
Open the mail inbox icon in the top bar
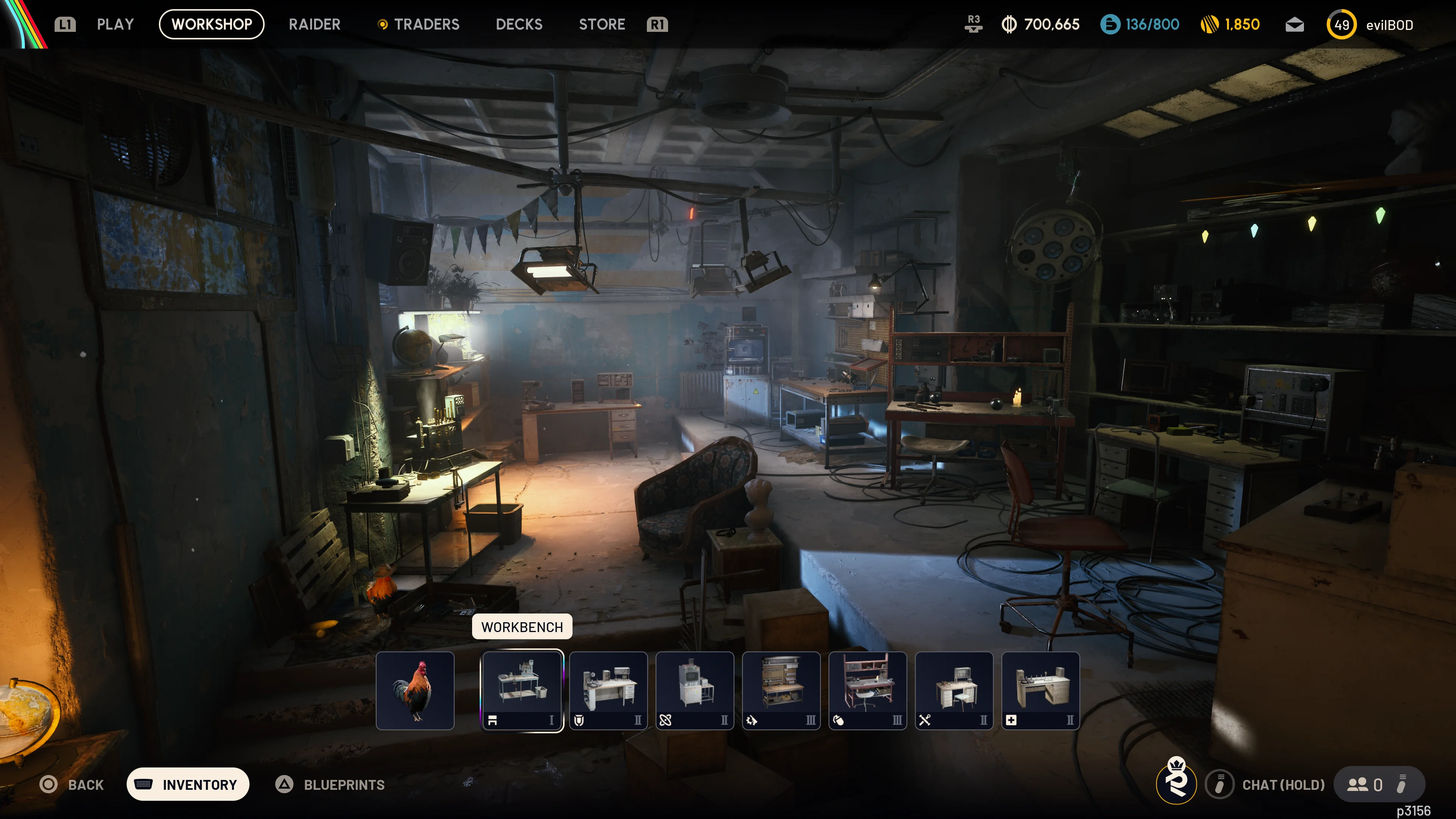(x=1294, y=24)
